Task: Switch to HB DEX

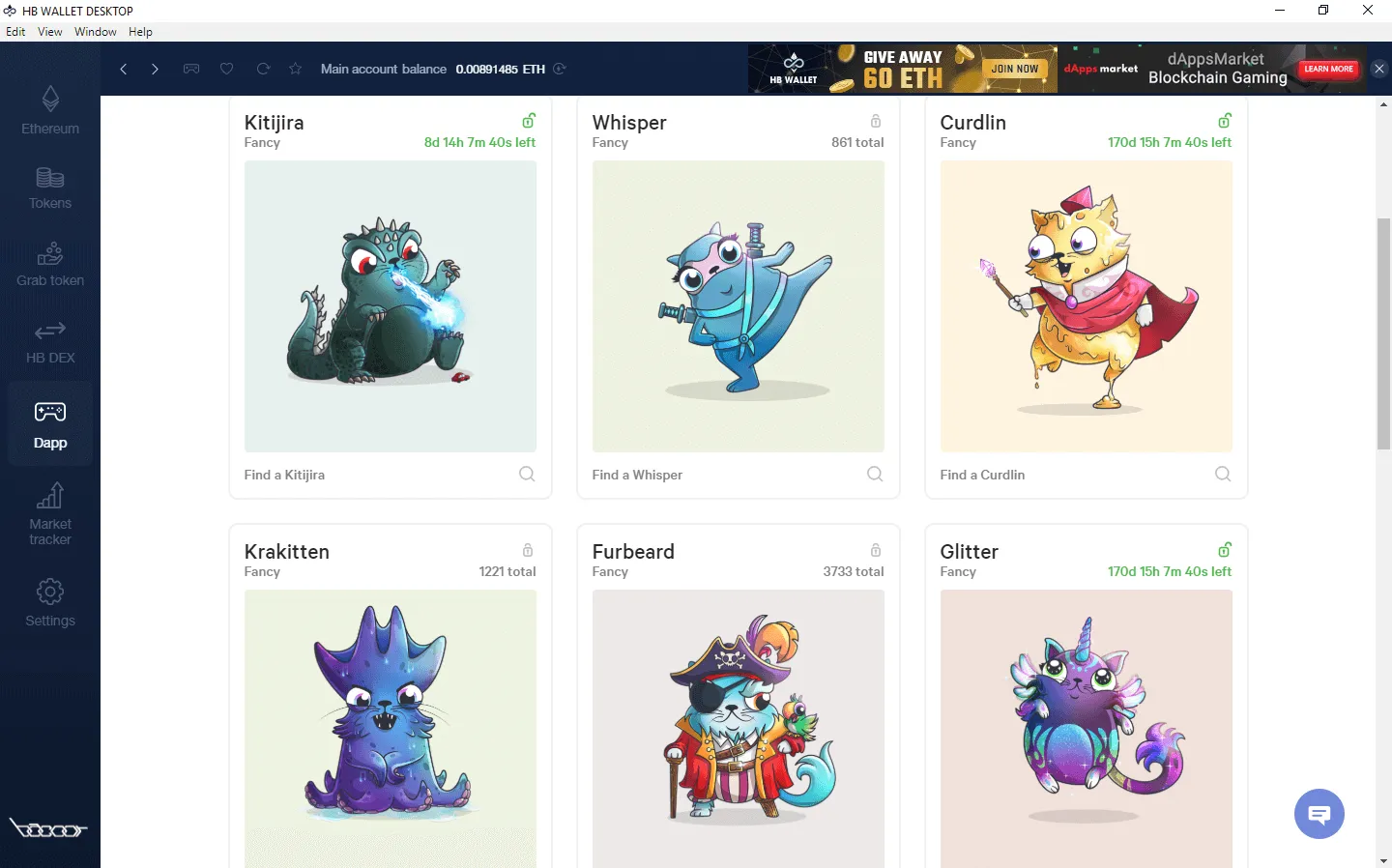Action: (49, 341)
